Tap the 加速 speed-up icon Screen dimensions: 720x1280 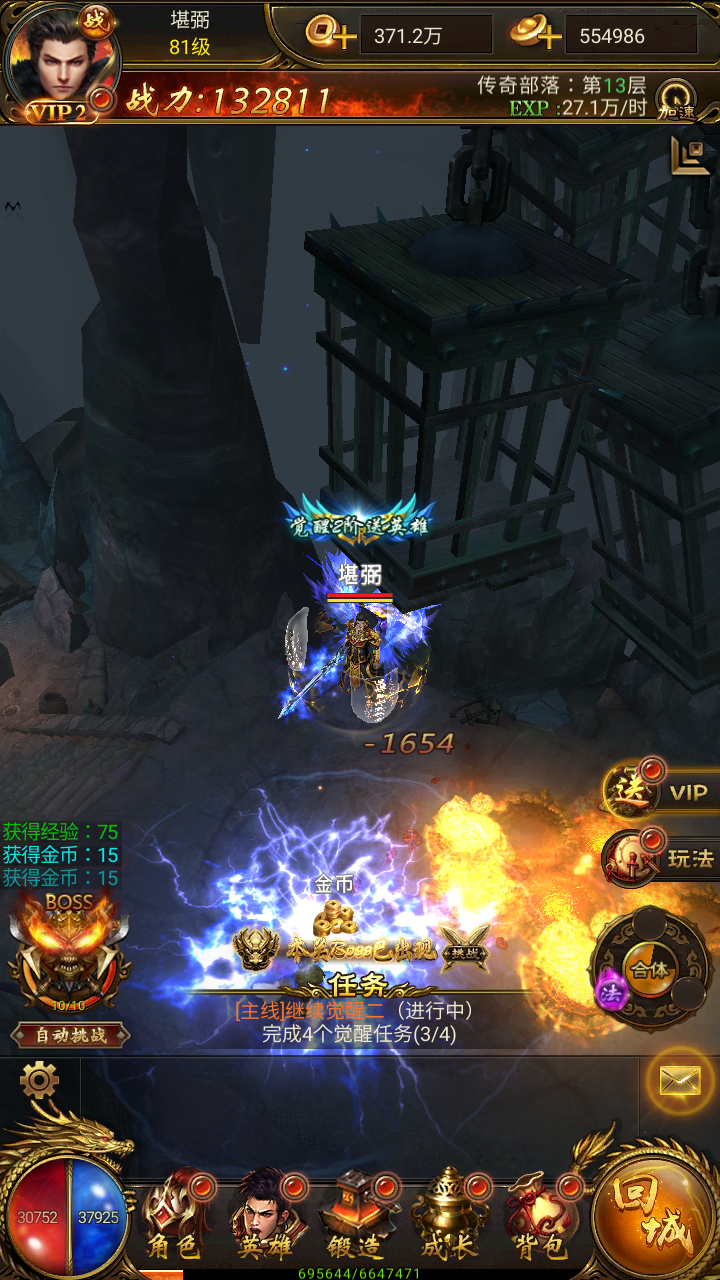[x=677, y=99]
